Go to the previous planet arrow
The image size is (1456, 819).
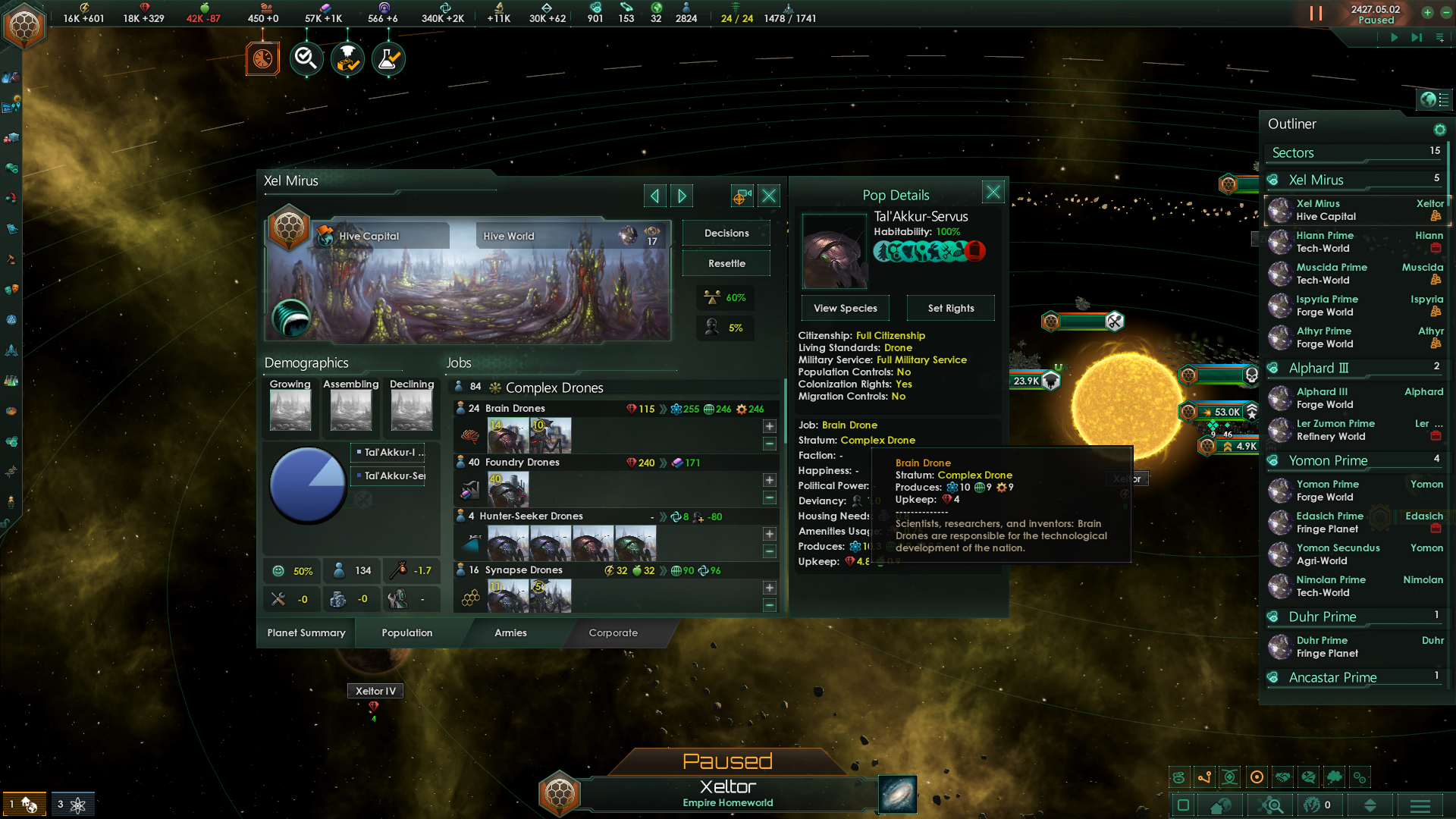pos(654,196)
